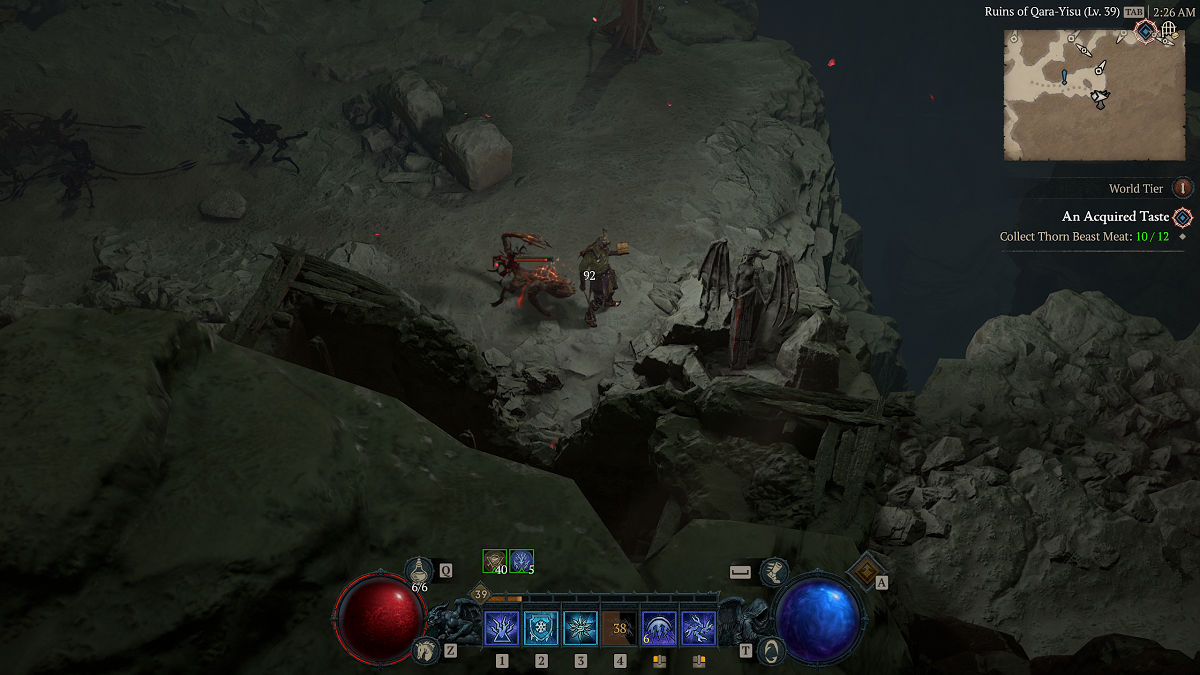The height and width of the screenshot is (675, 1200).
Task: Click the World Tier badge
Action: [1183, 188]
